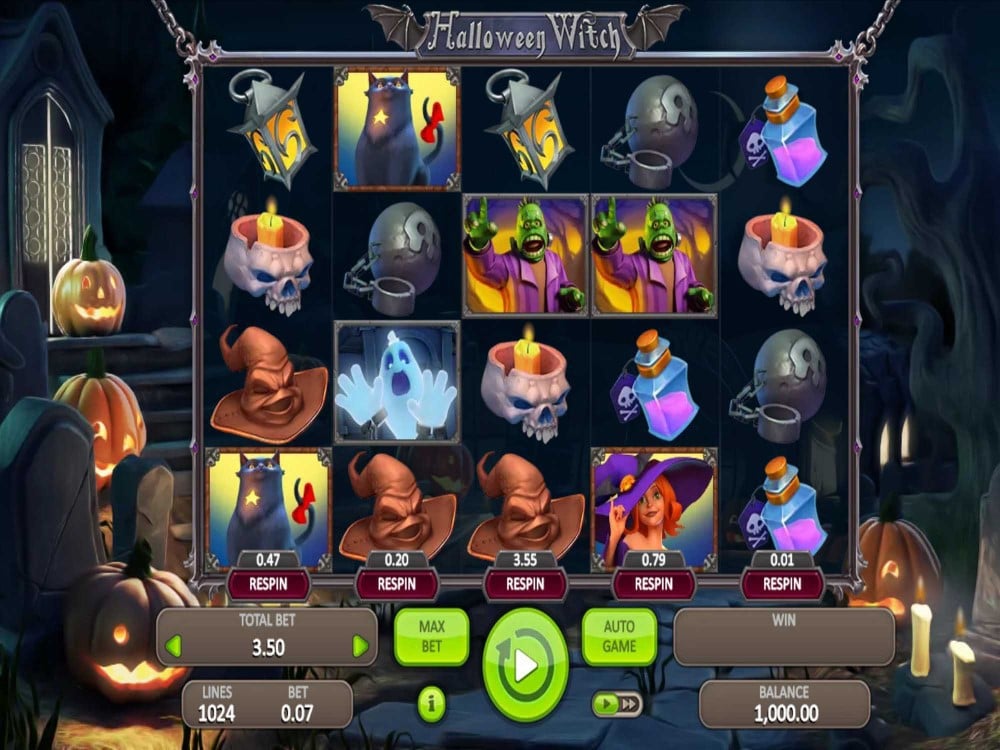Respin the reel costing 3.55
Screen dimensions: 1000x750
click(x=525, y=583)
